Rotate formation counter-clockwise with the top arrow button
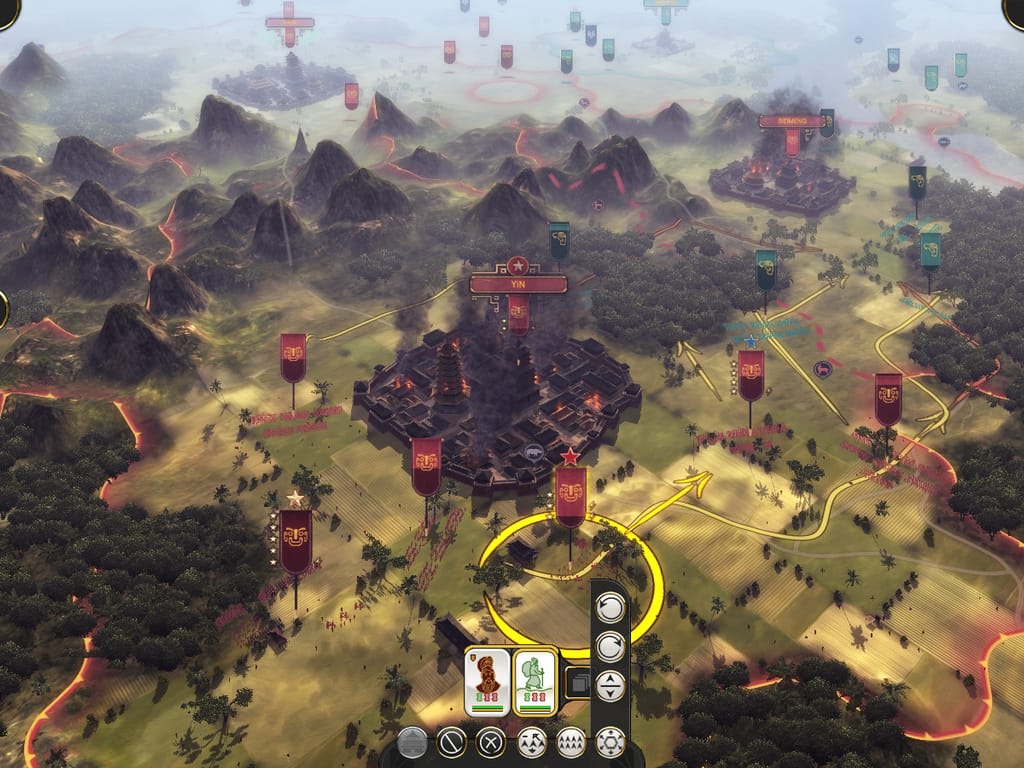The height and width of the screenshot is (768, 1024). tap(610, 607)
